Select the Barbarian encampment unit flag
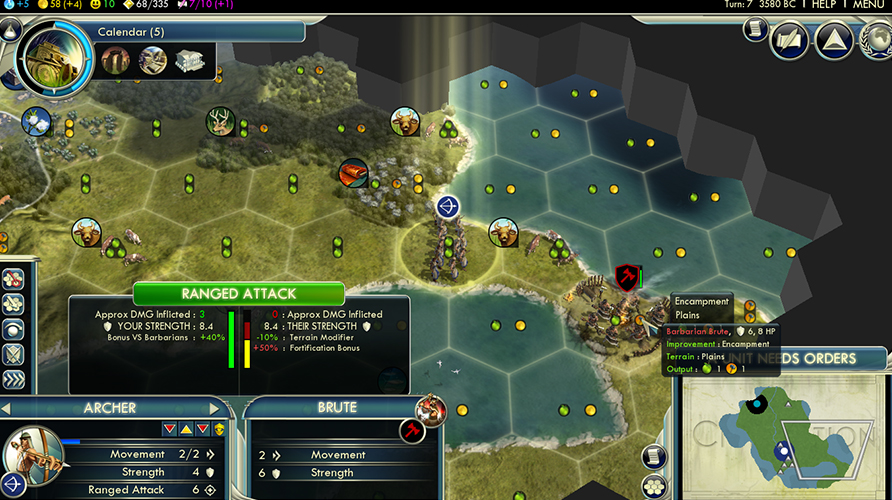The image size is (892, 500). [x=627, y=278]
